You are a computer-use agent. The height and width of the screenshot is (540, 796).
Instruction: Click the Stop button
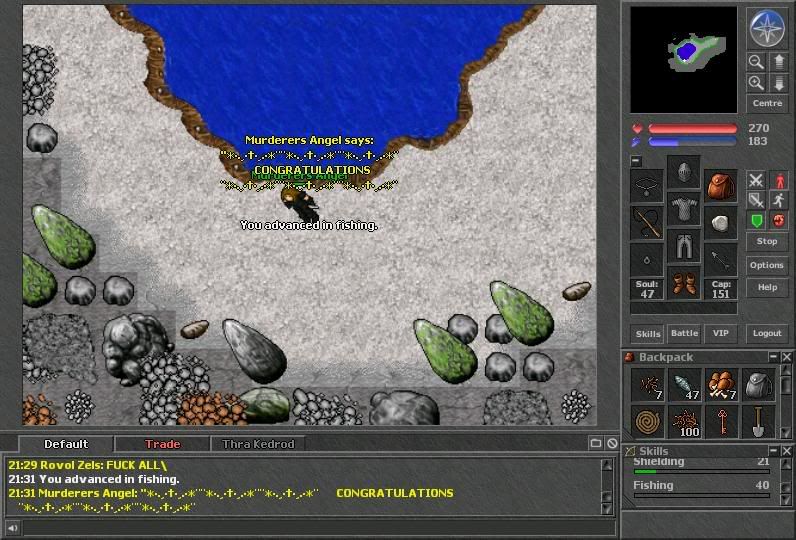[x=767, y=241]
